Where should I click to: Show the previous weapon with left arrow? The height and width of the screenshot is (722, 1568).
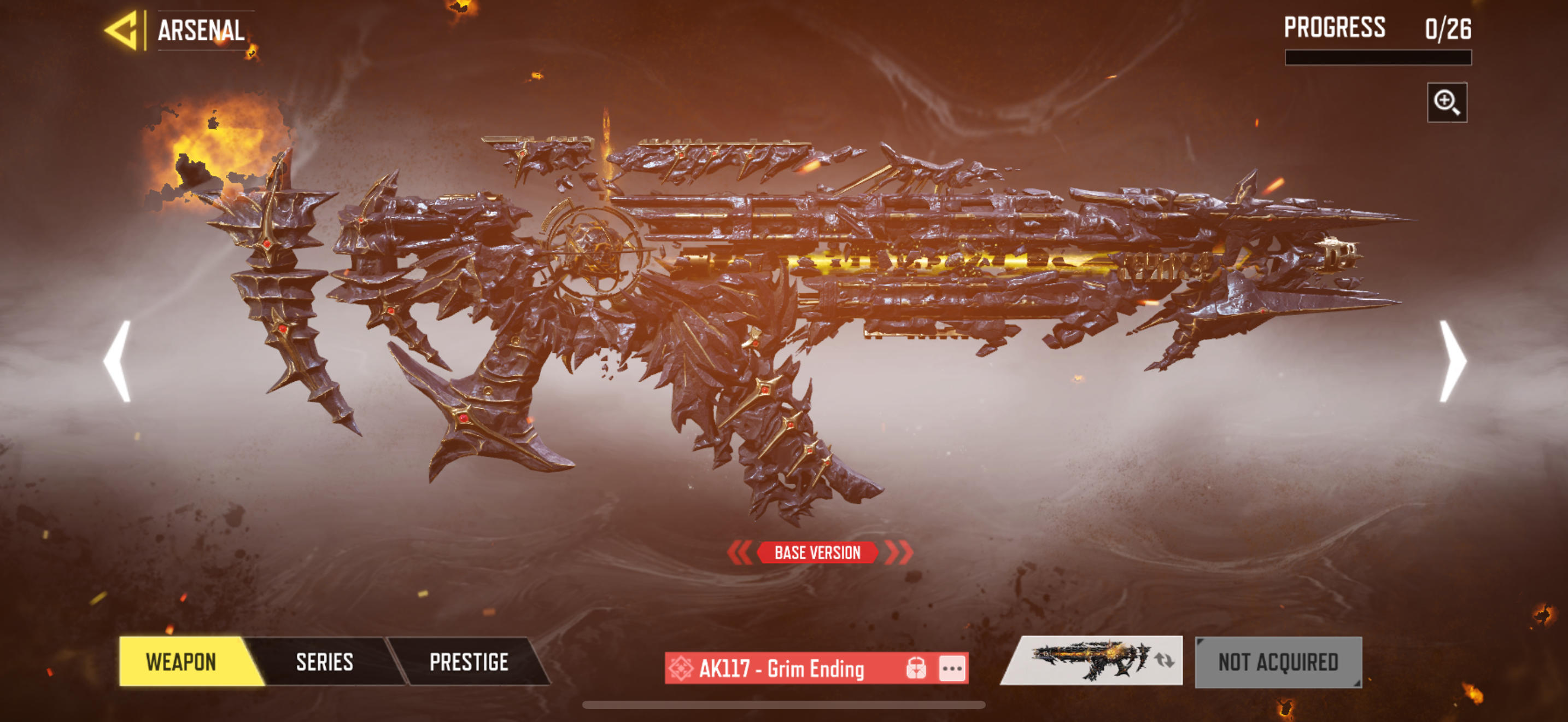coord(118,361)
